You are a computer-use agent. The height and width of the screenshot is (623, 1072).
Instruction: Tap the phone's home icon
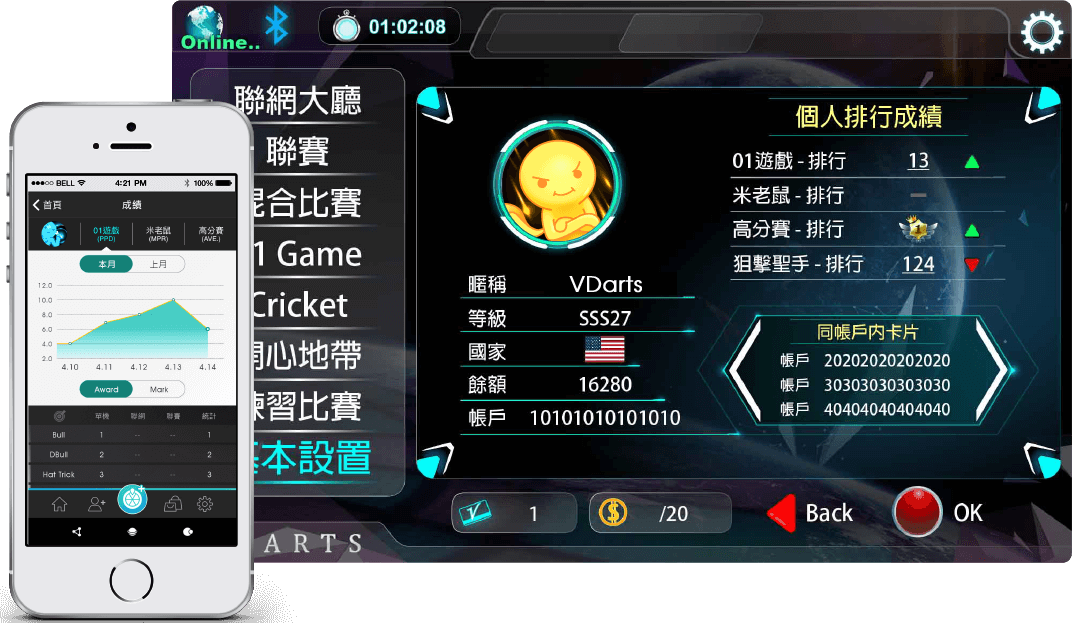click(x=59, y=504)
